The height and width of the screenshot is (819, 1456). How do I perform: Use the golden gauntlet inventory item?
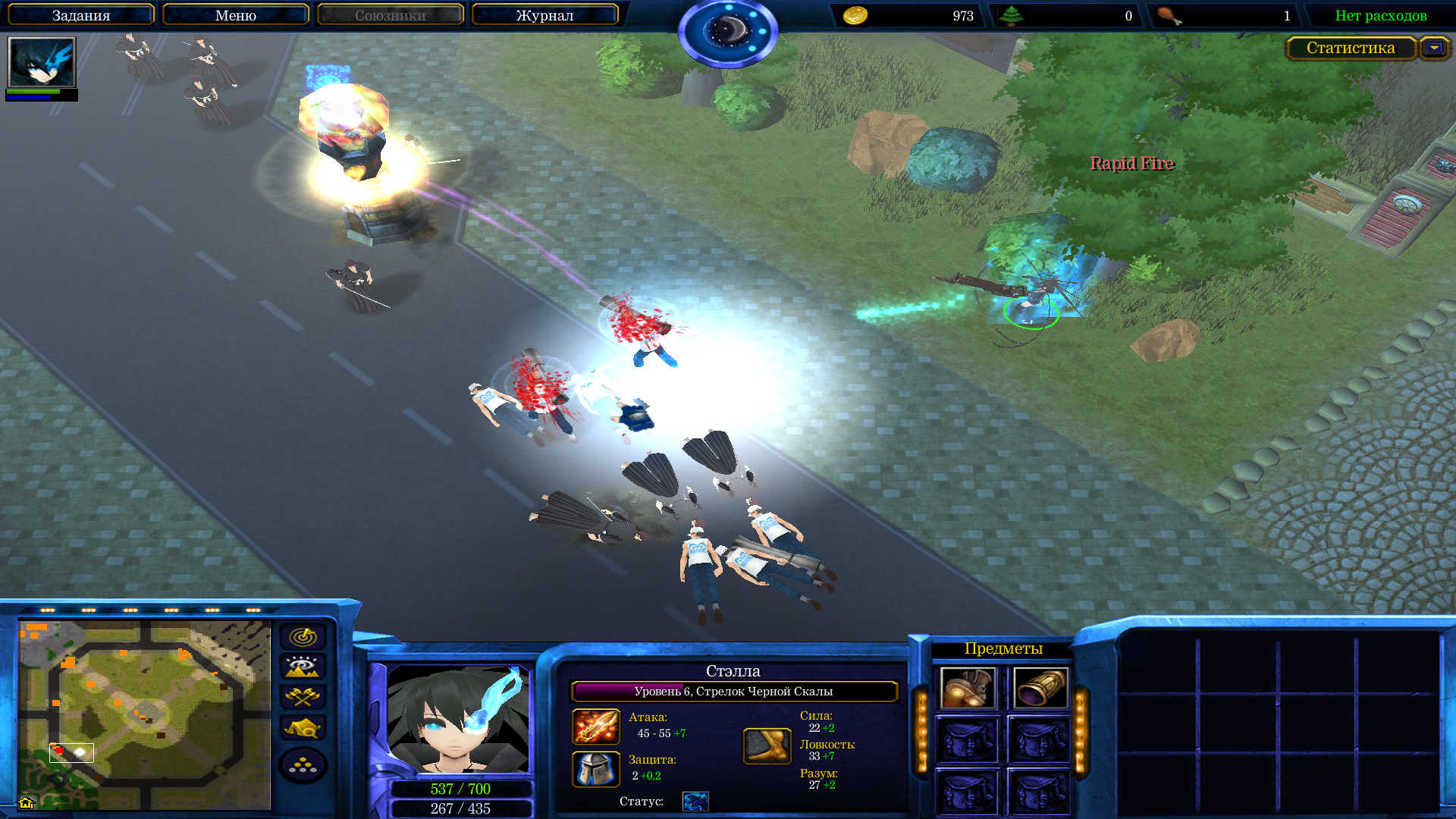pos(1040,689)
